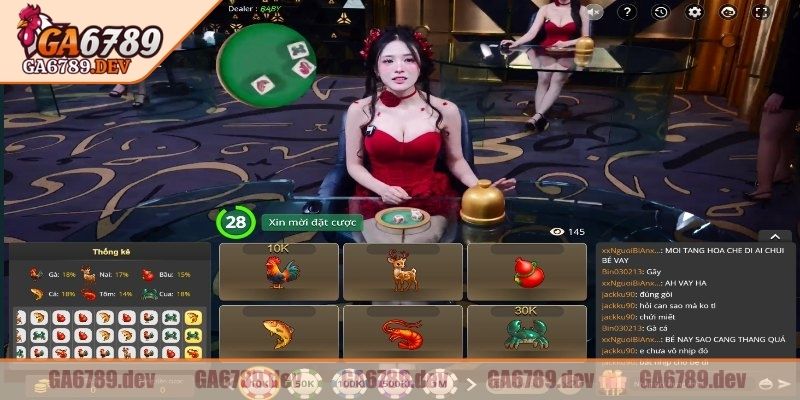
Task: Show bet history with the clock icon
Action: (x=661, y=12)
